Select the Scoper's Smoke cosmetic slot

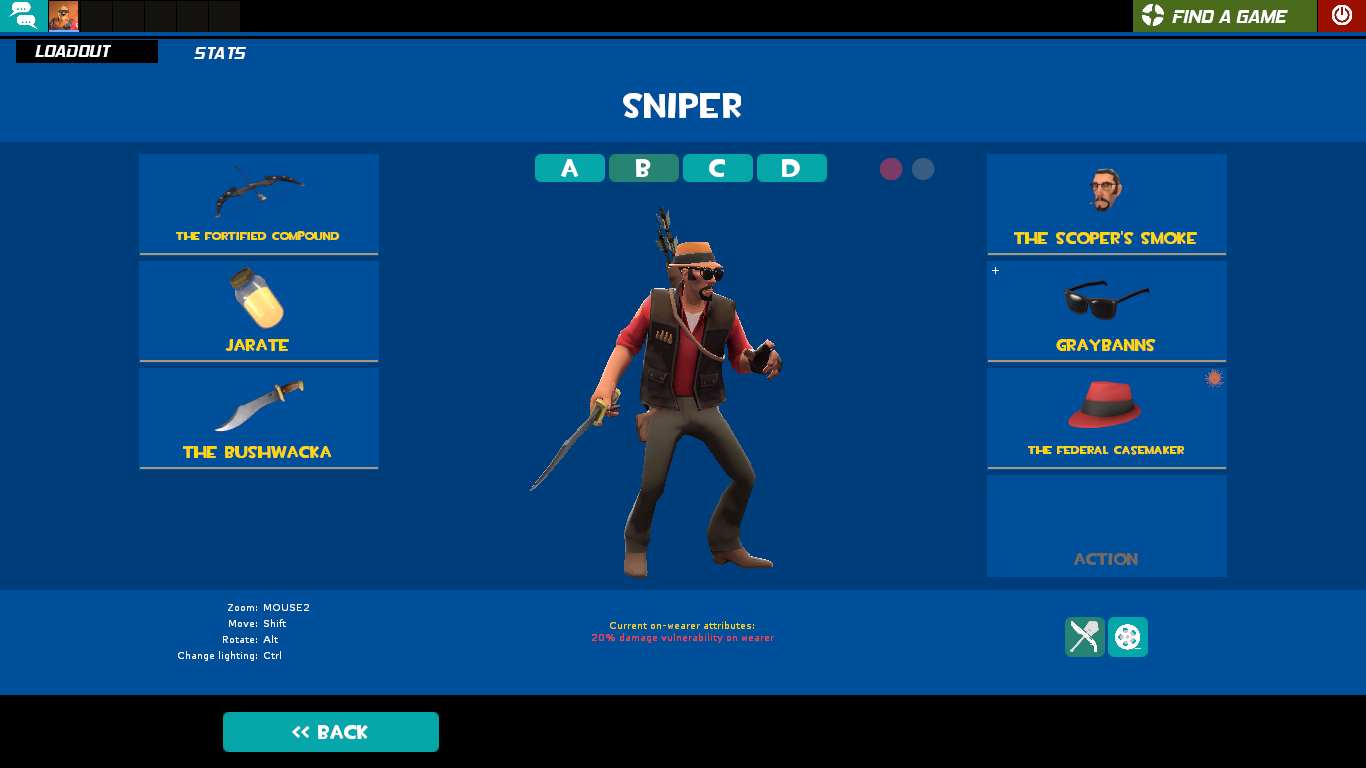point(1106,204)
